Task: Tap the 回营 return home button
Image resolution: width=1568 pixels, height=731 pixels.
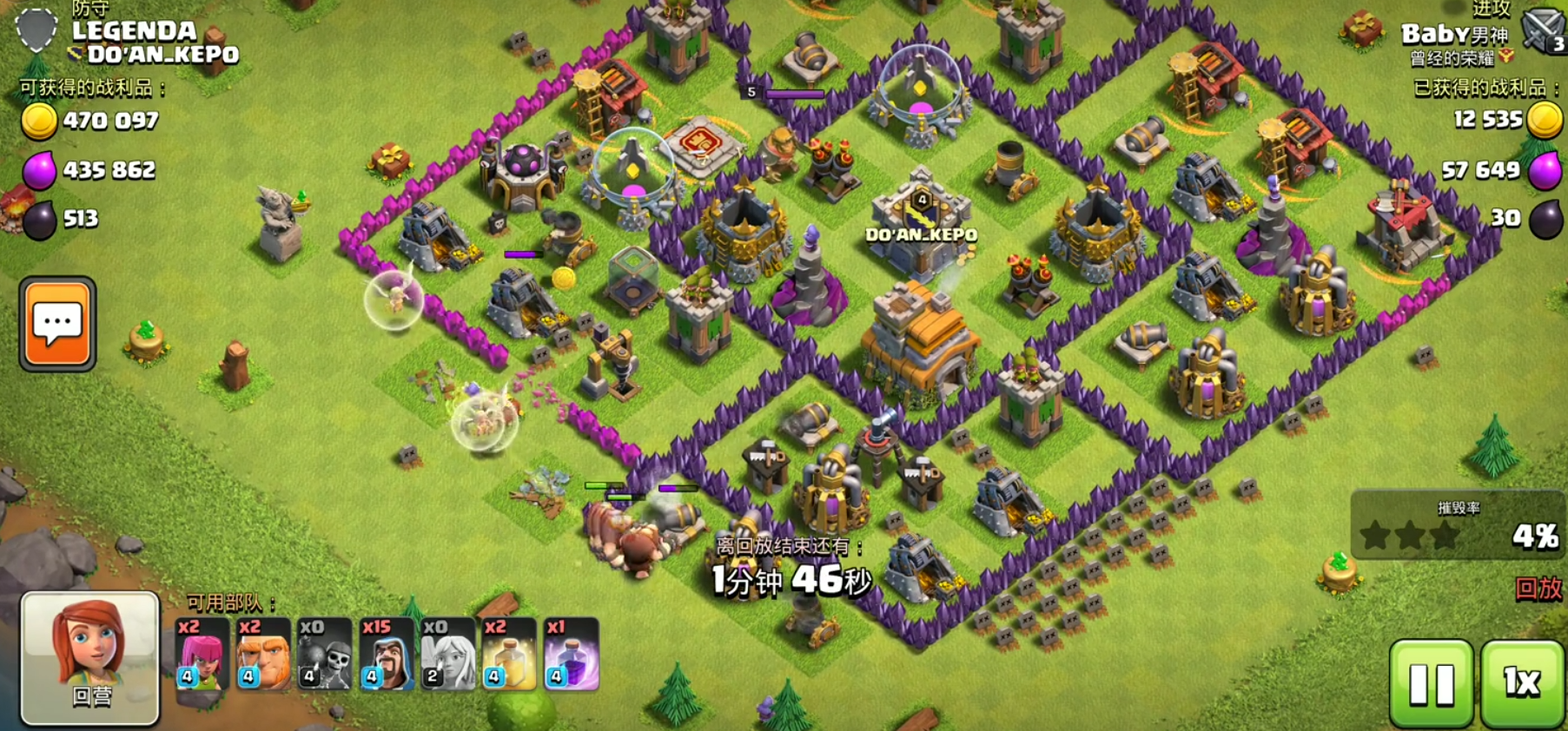Action: (90, 658)
